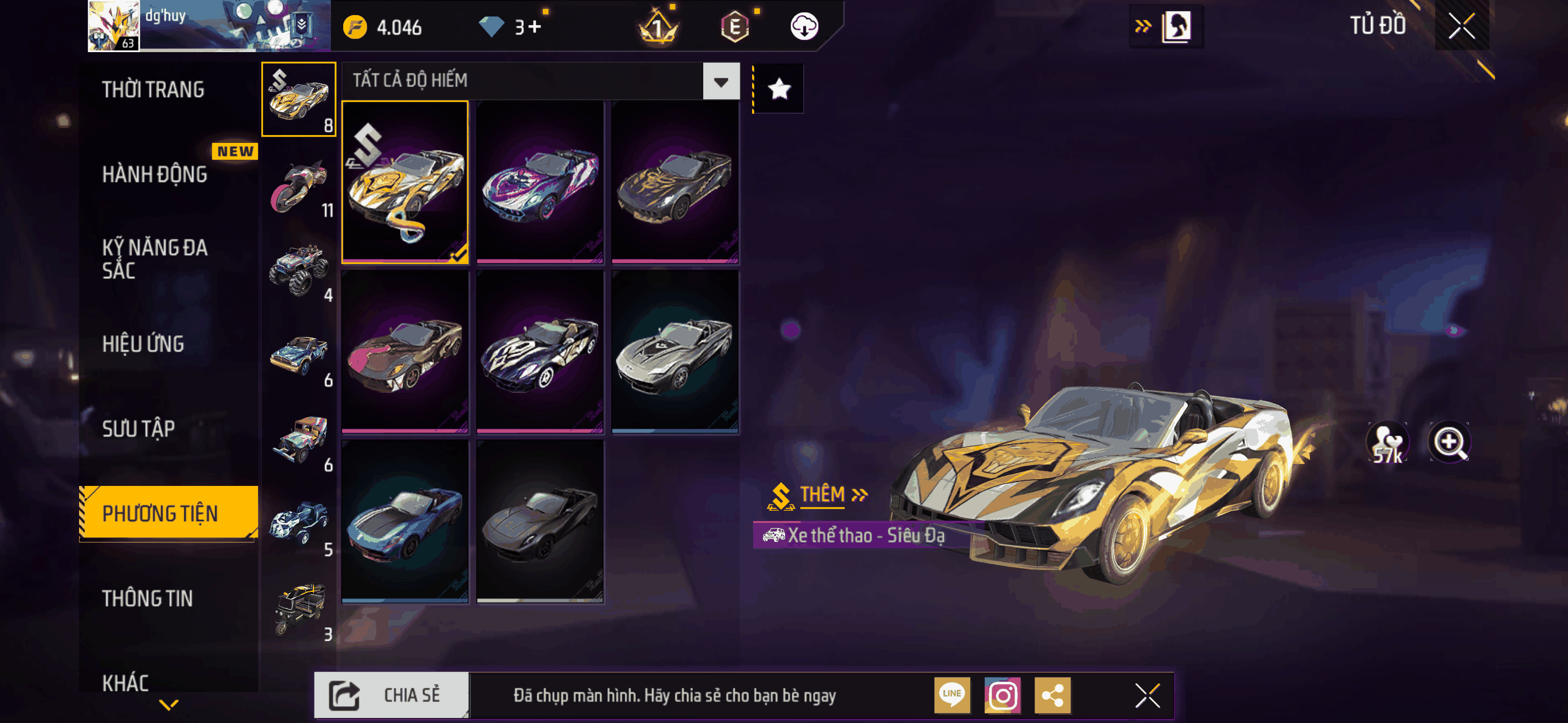Go to the Thông Tin tab
1568x723 pixels.
pos(147,598)
